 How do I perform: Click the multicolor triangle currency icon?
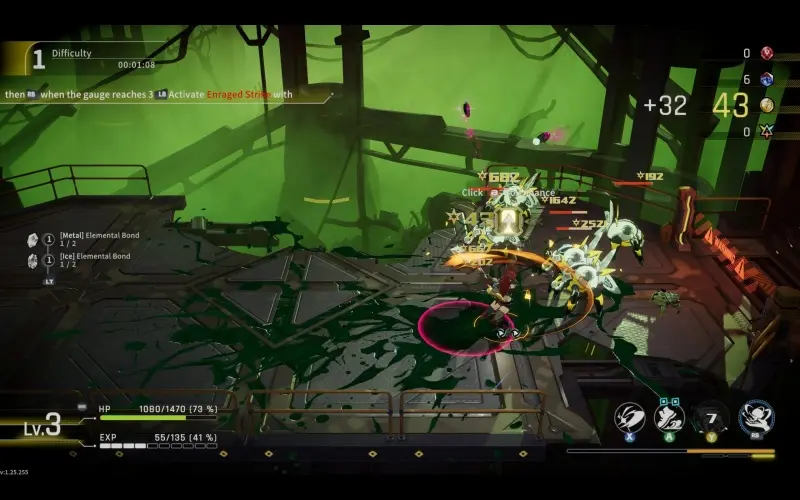767,131
